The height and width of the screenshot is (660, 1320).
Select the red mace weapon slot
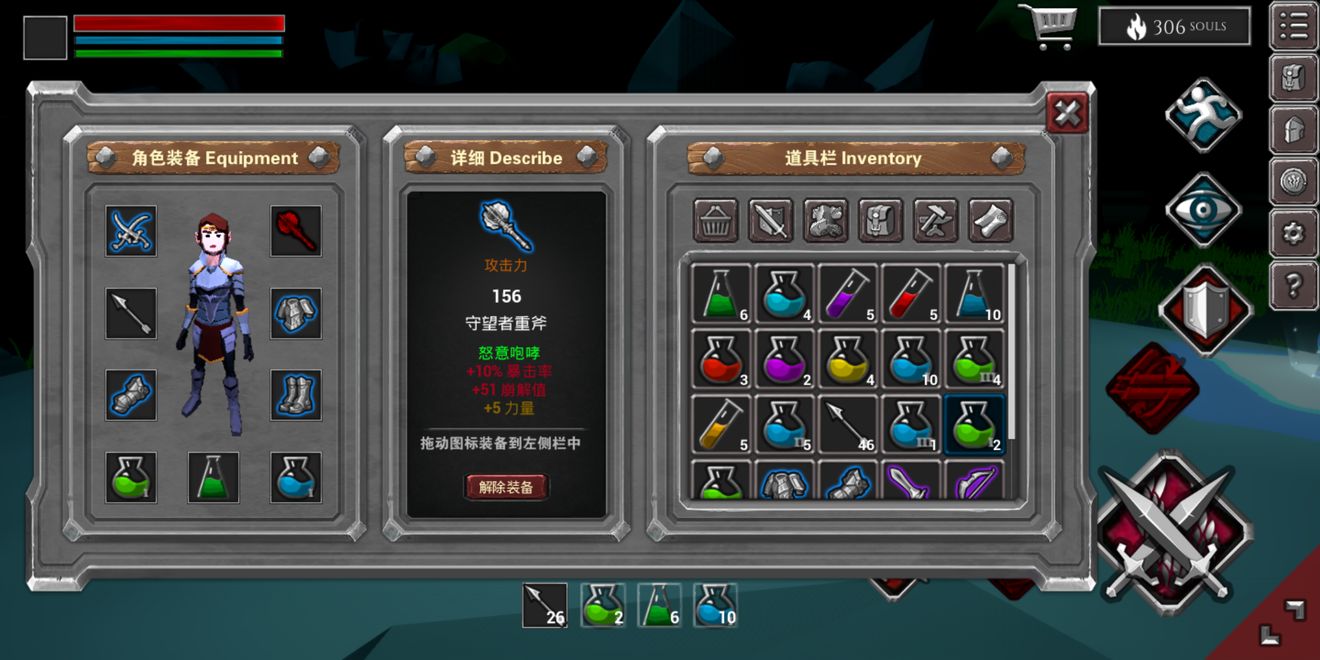click(296, 231)
